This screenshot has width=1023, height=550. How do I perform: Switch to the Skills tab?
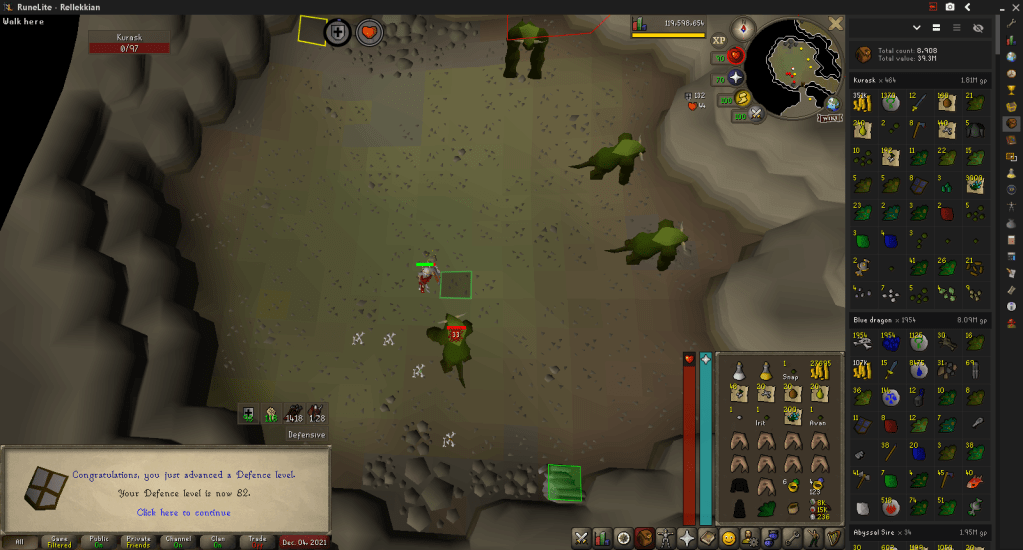coord(601,538)
